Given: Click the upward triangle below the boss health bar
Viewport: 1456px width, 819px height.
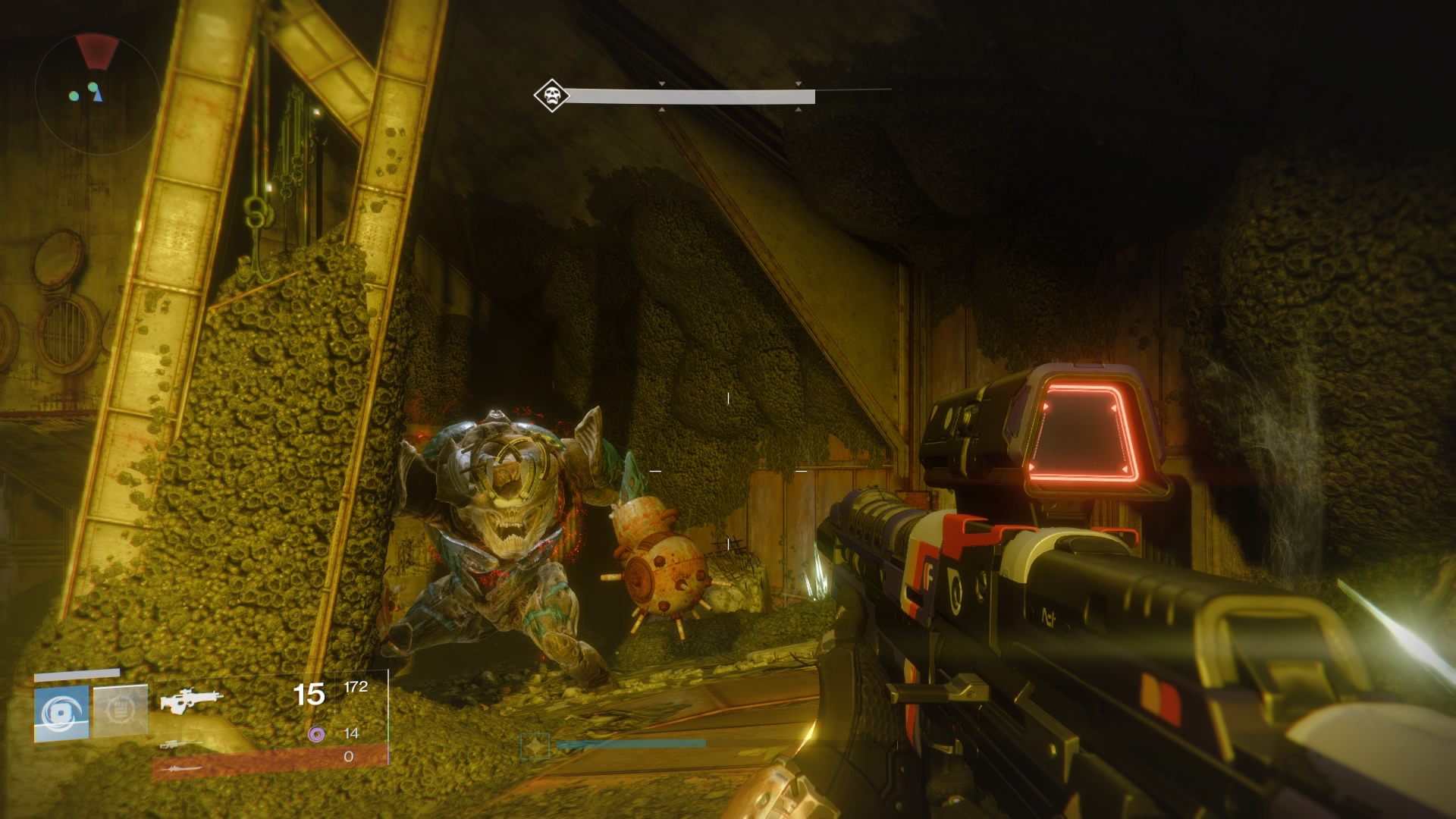Looking at the screenshot, I should [x=664, y=109].
